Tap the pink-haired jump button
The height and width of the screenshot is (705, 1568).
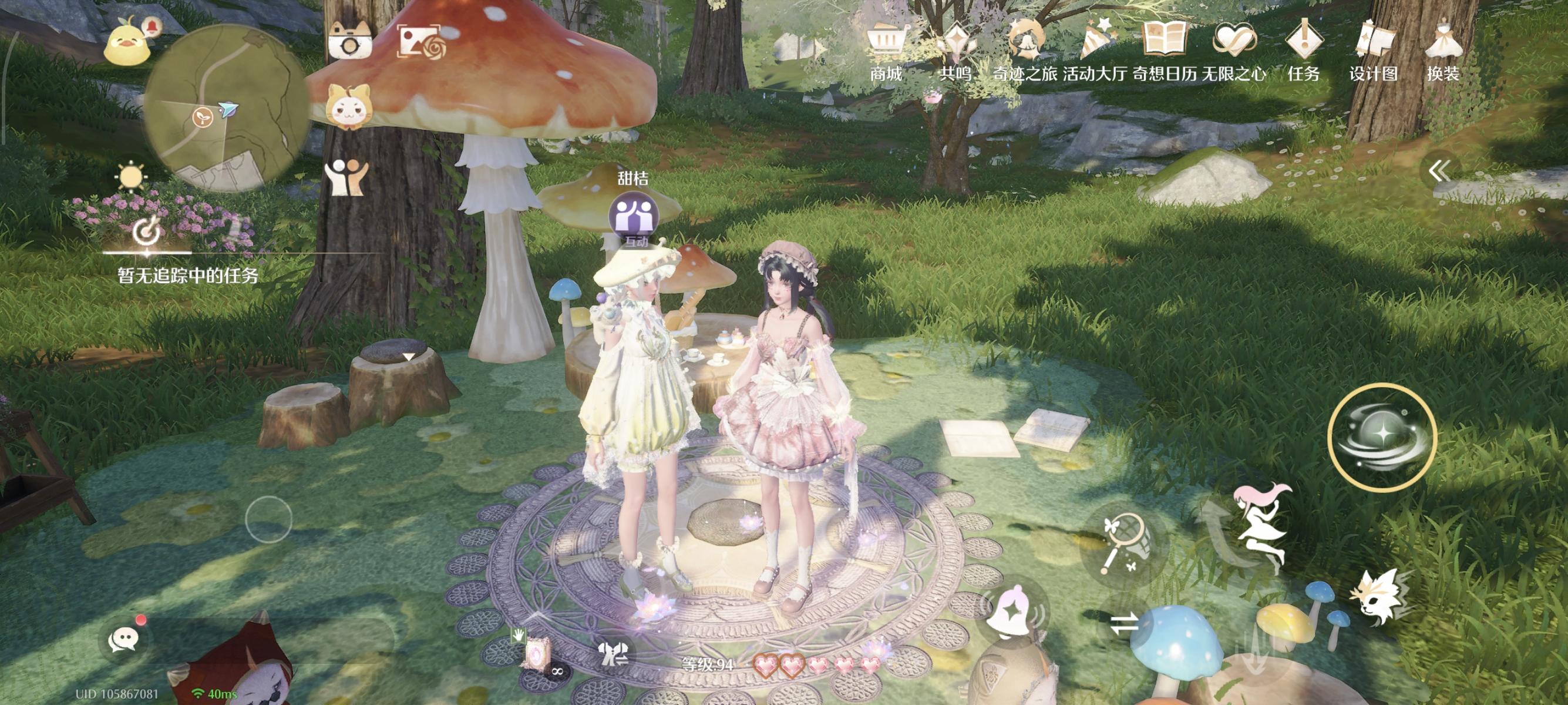(1261, 523)
